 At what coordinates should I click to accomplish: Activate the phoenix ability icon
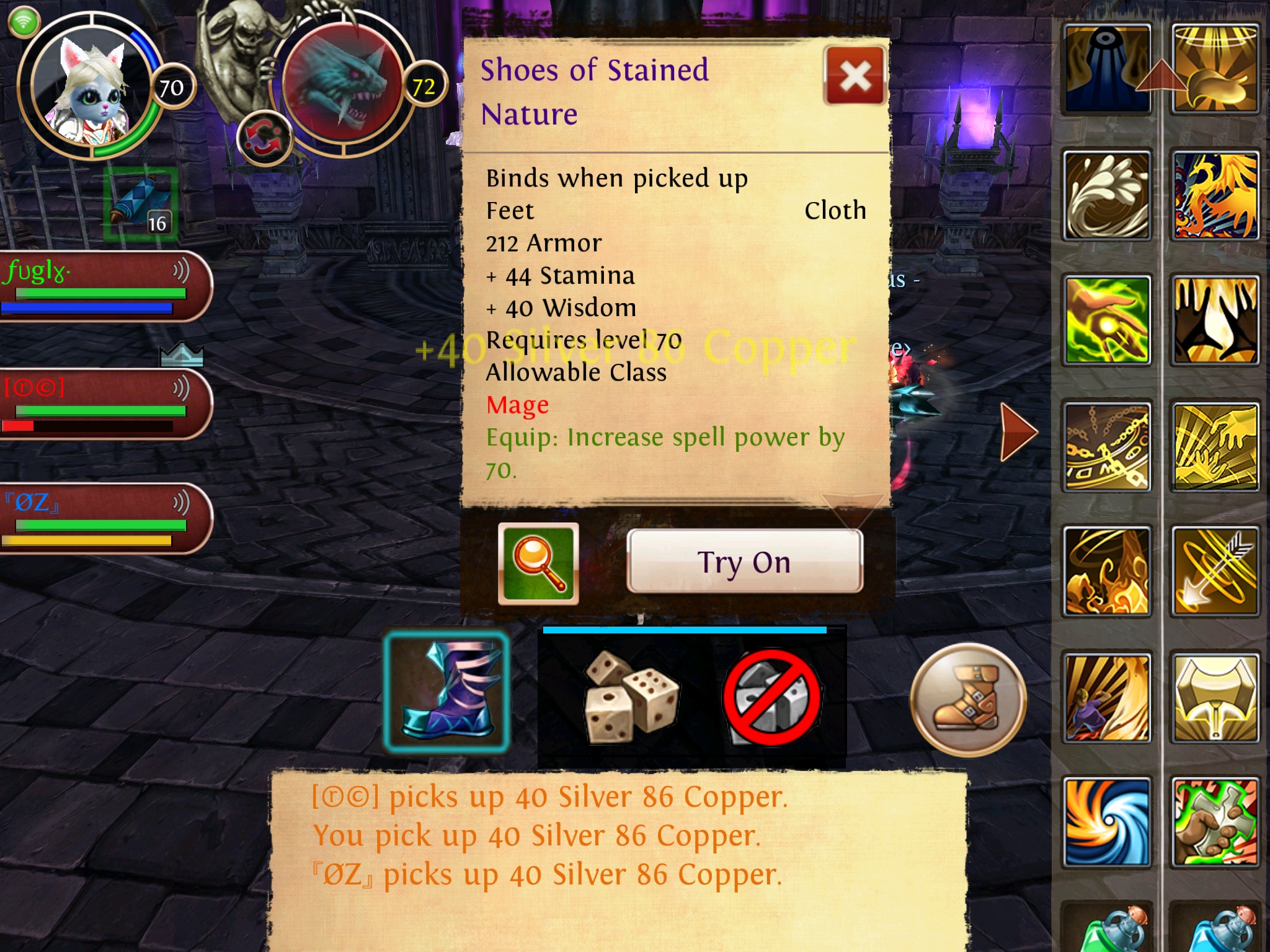1215,196
